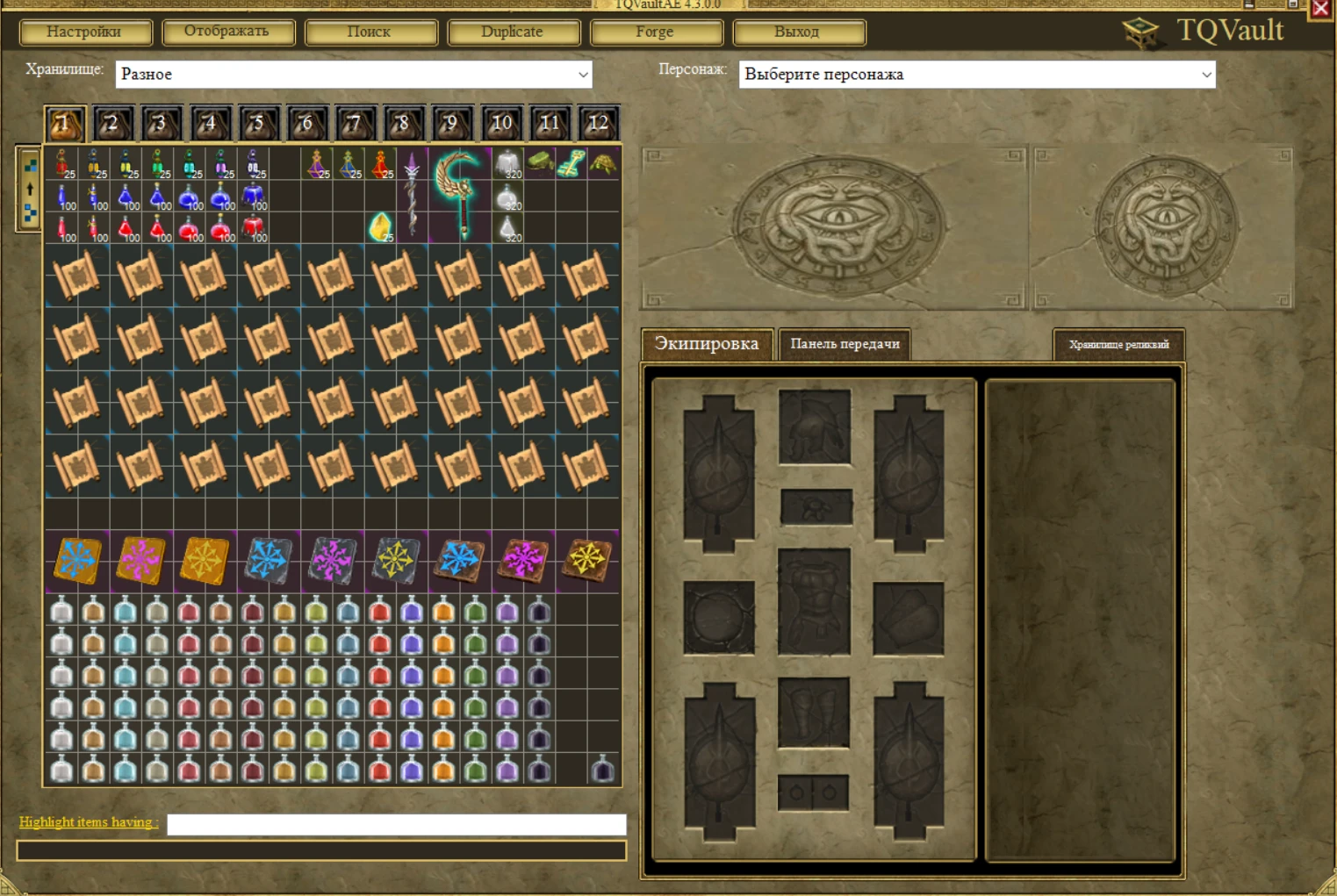
Task: Click the TQVault chest logo
Action: tap(1141, 28)
